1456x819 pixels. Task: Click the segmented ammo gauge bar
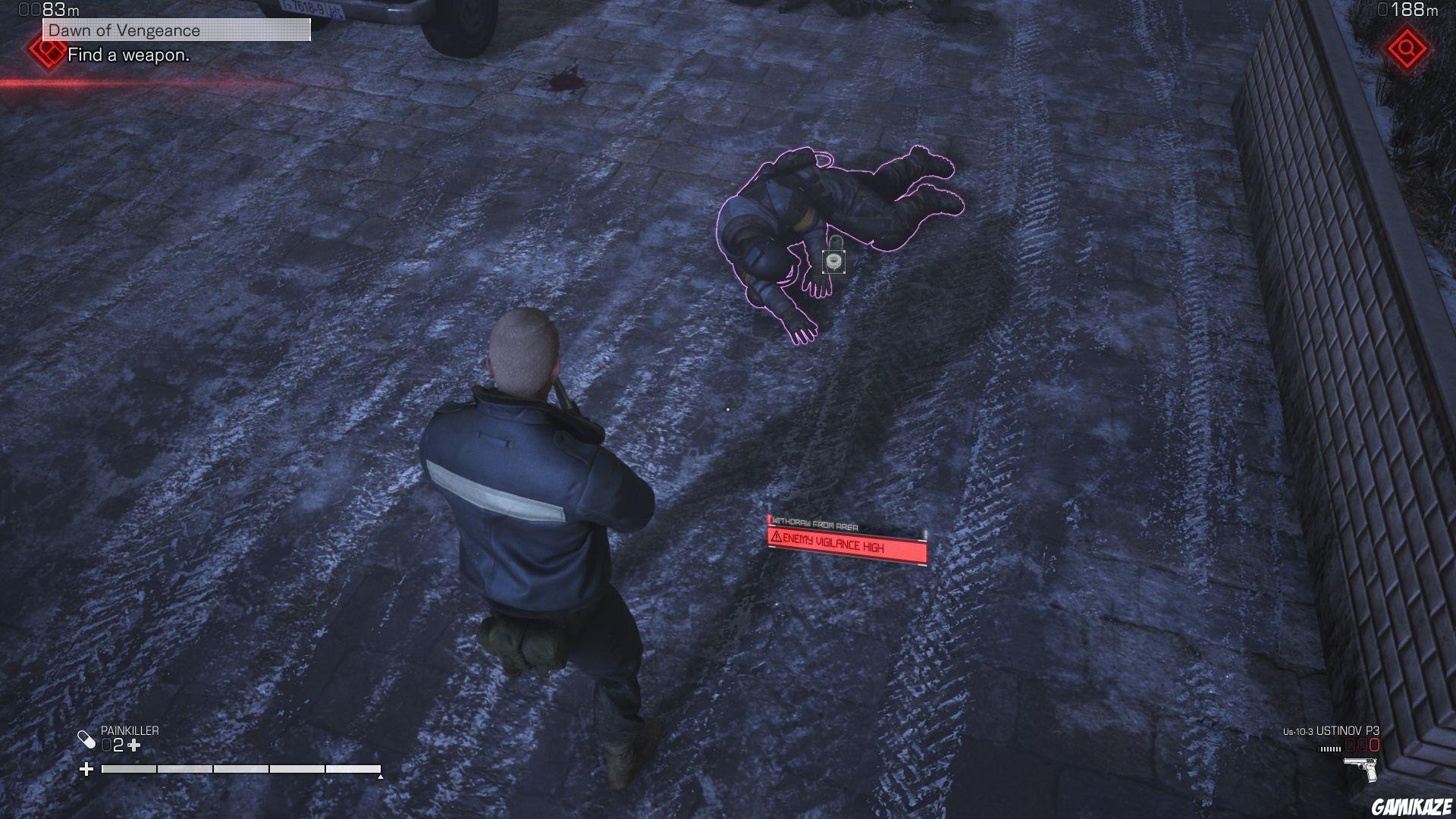coord(1329,749)
